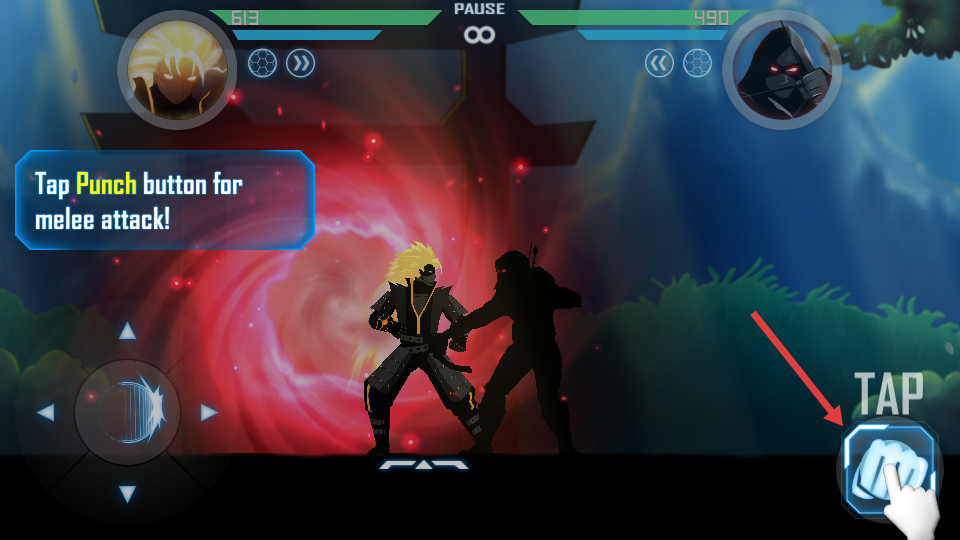The width and height of the screenshot is (960, 540).
Task: Move up with the D-pad up arrow
Action: (127, 332)
